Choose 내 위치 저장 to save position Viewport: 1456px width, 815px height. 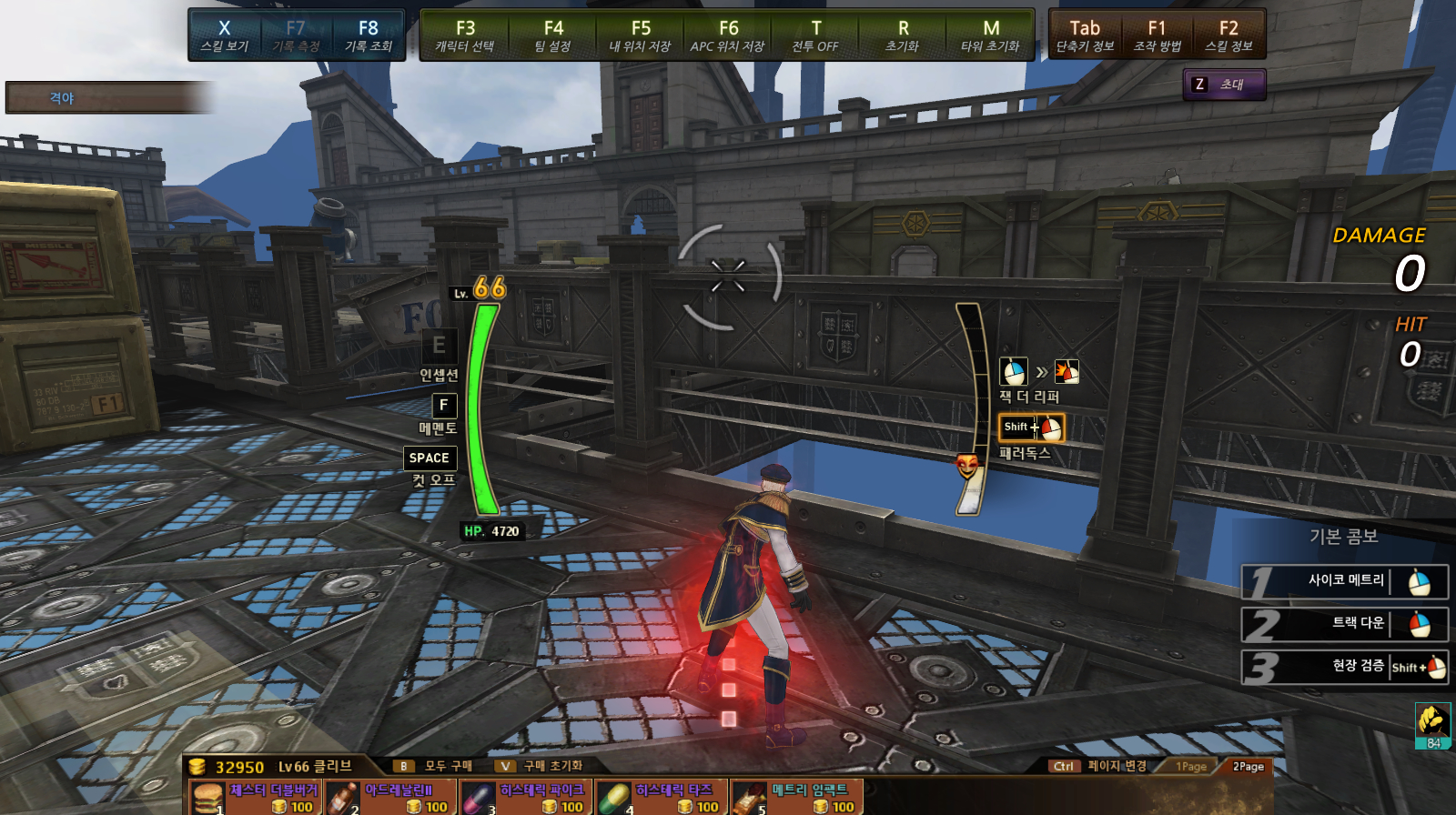[x=641, y=35]
